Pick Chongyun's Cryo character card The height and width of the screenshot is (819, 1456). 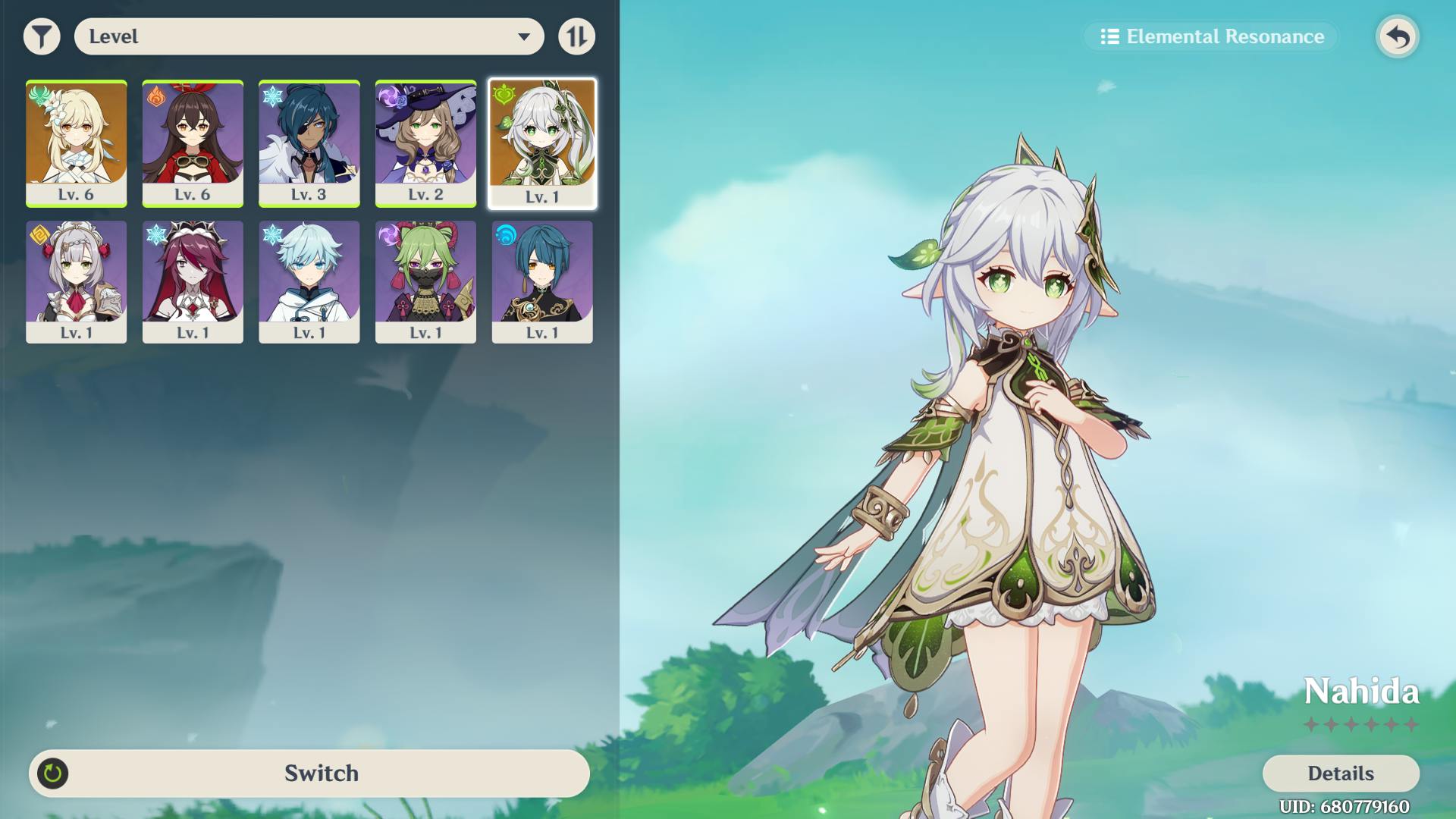point(309,282)
